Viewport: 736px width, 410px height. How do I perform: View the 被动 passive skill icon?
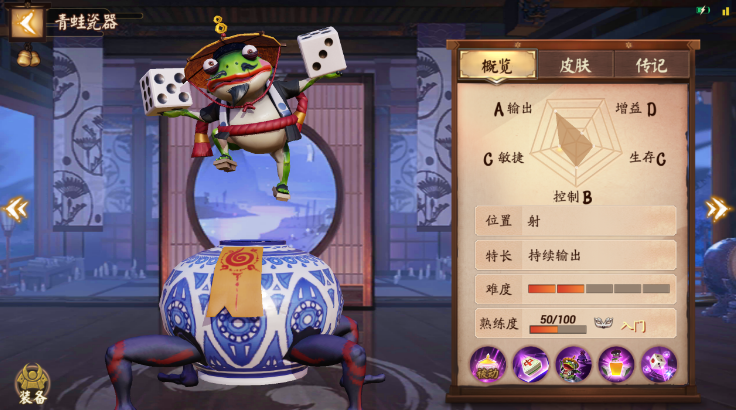click(488, 363)
